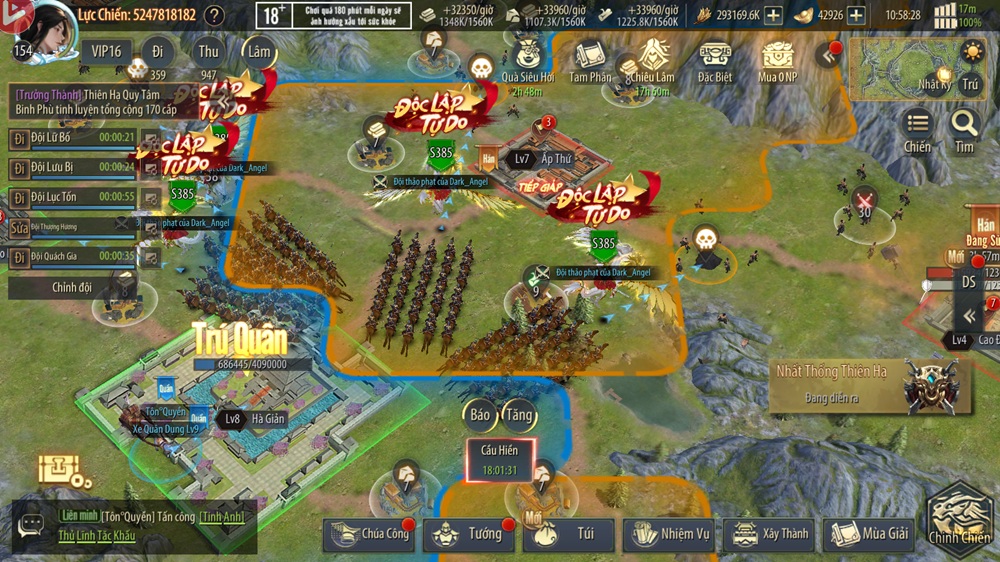Open the alliance chat box
The image size is (1000, 562).
(32, 526)
